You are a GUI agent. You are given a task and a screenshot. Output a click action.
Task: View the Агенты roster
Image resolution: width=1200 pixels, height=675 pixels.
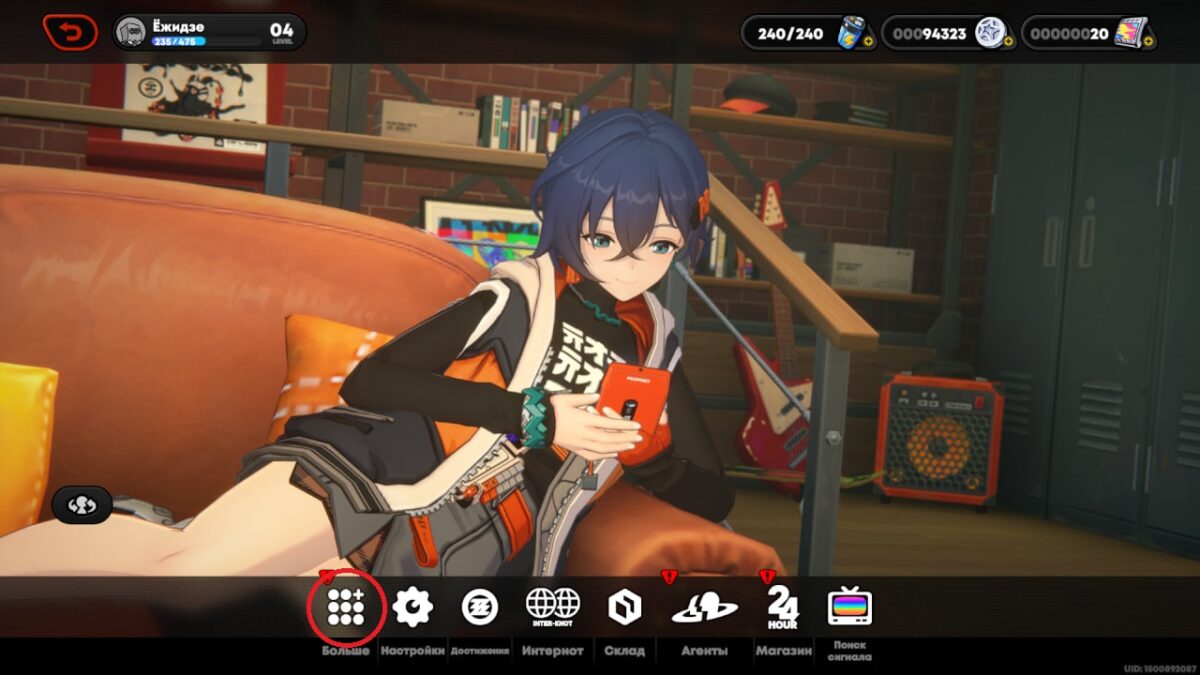point(704,607)
